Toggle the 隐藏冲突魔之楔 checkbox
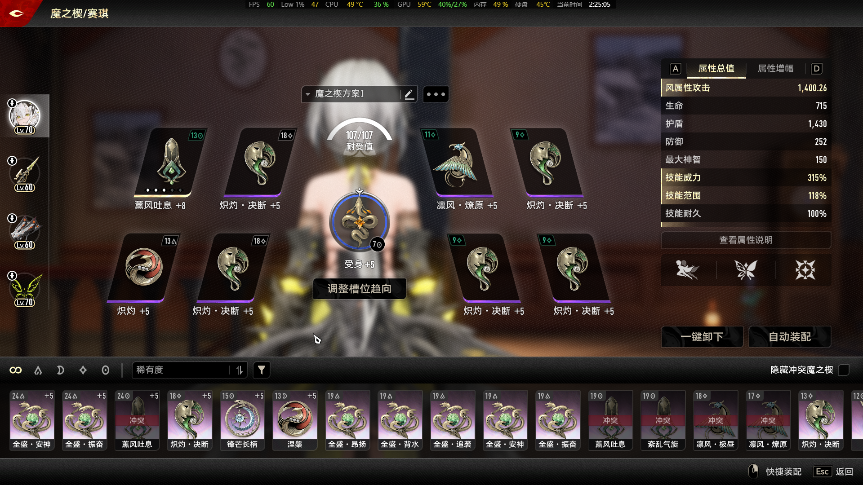This screenshot has height=485, width=863. [x=843, y=370]
